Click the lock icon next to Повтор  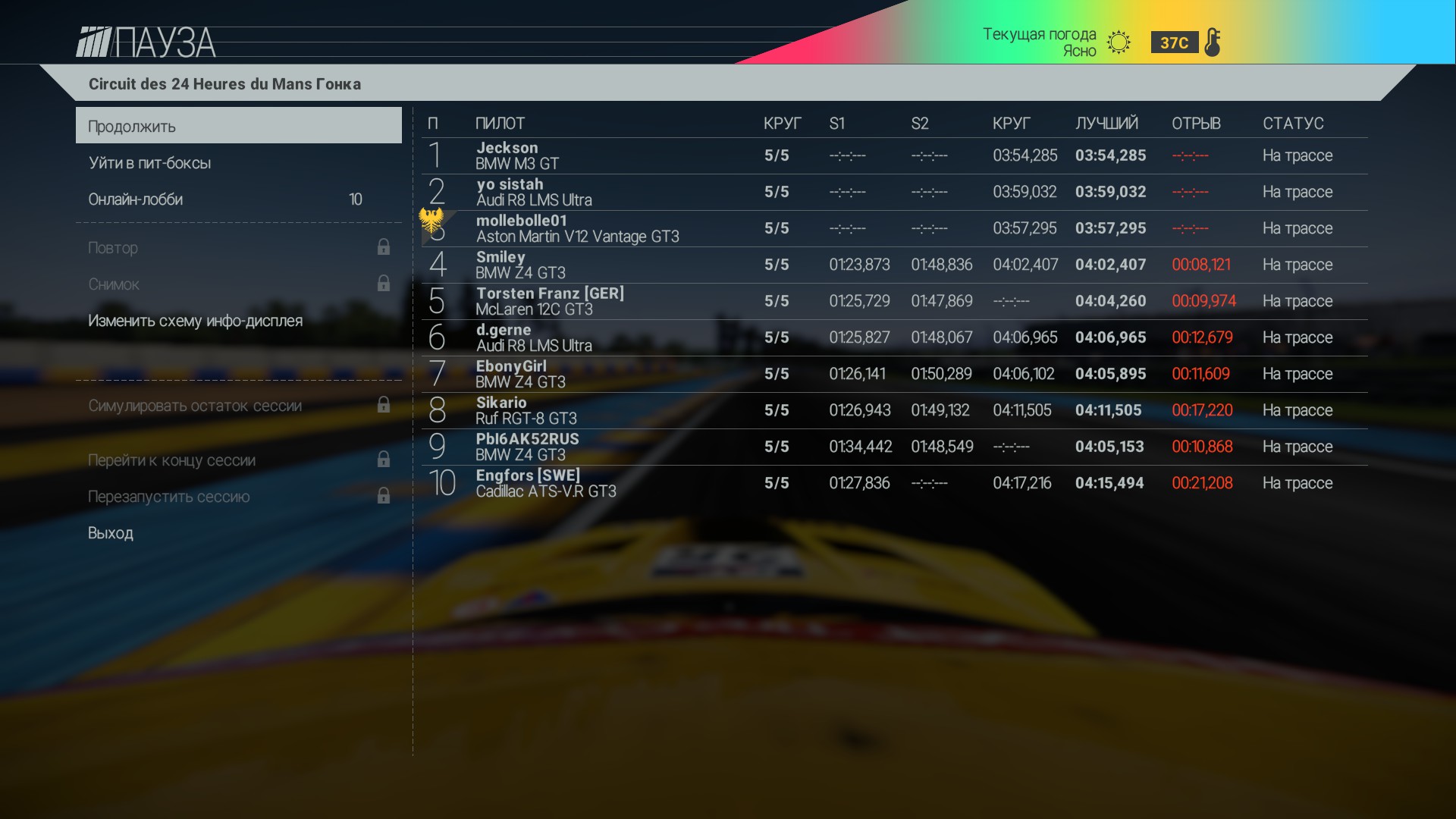click(384, 247)
